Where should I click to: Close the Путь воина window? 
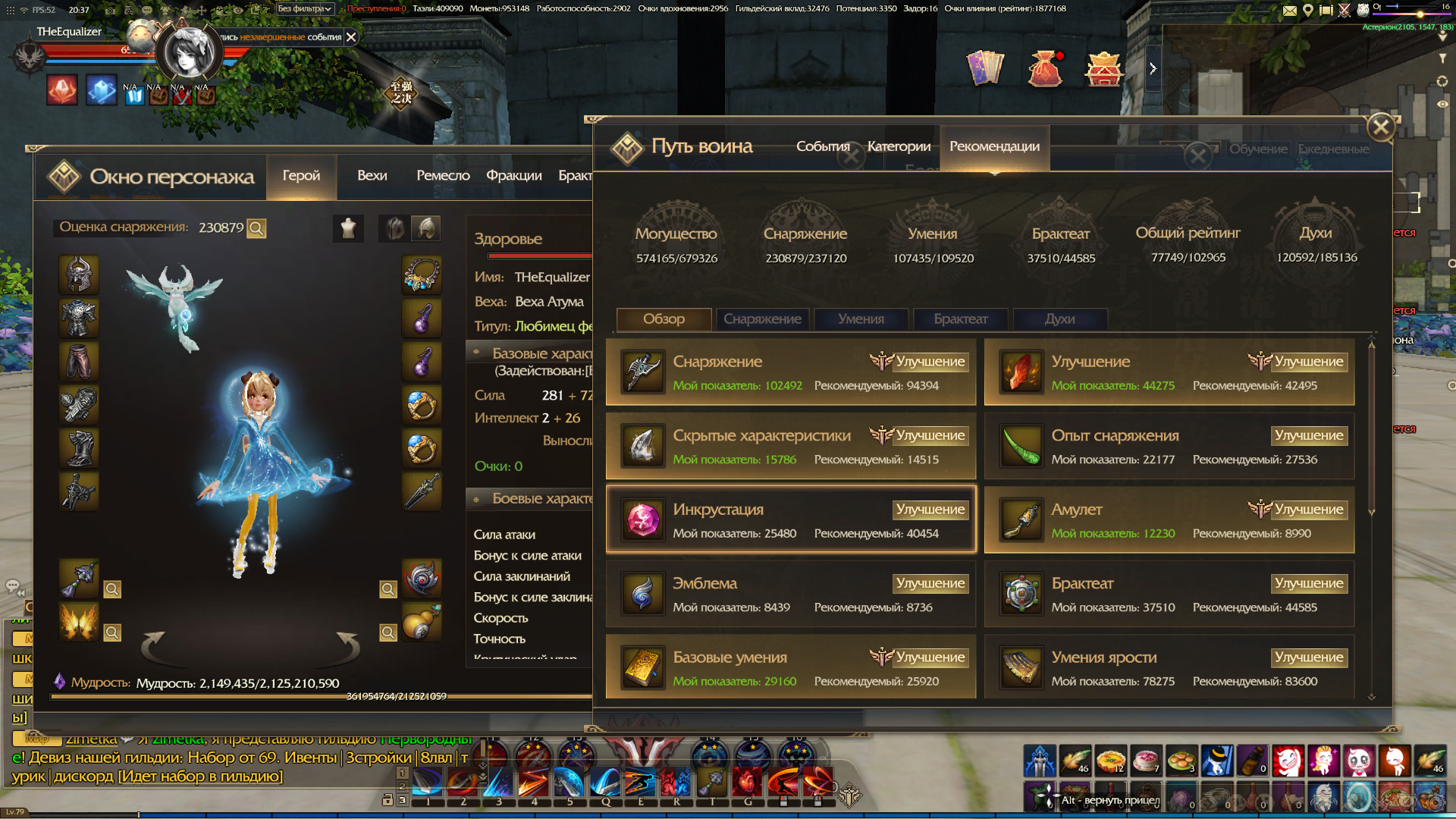coord(1381,127)
